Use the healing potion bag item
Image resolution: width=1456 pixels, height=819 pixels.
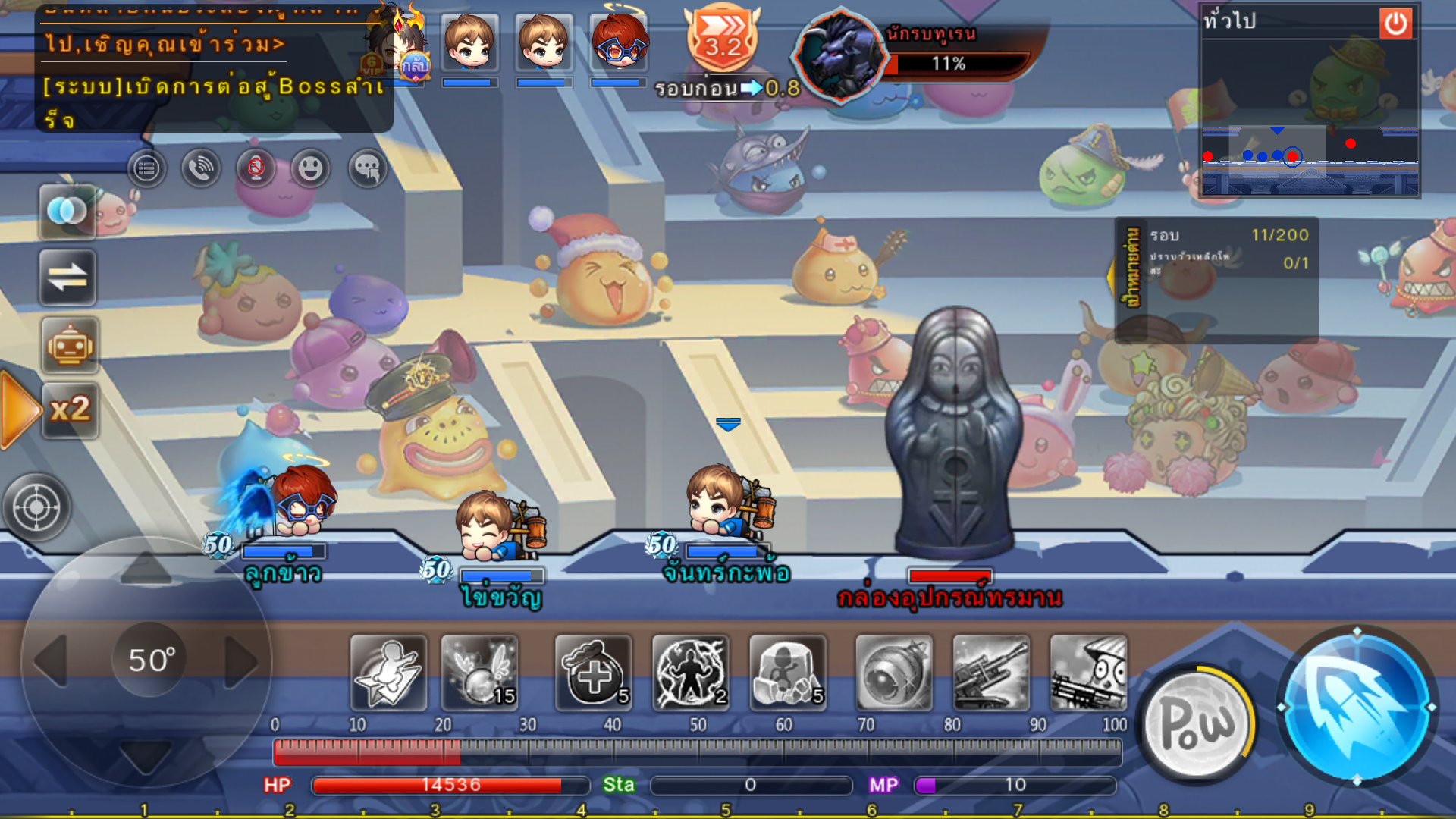594,673
